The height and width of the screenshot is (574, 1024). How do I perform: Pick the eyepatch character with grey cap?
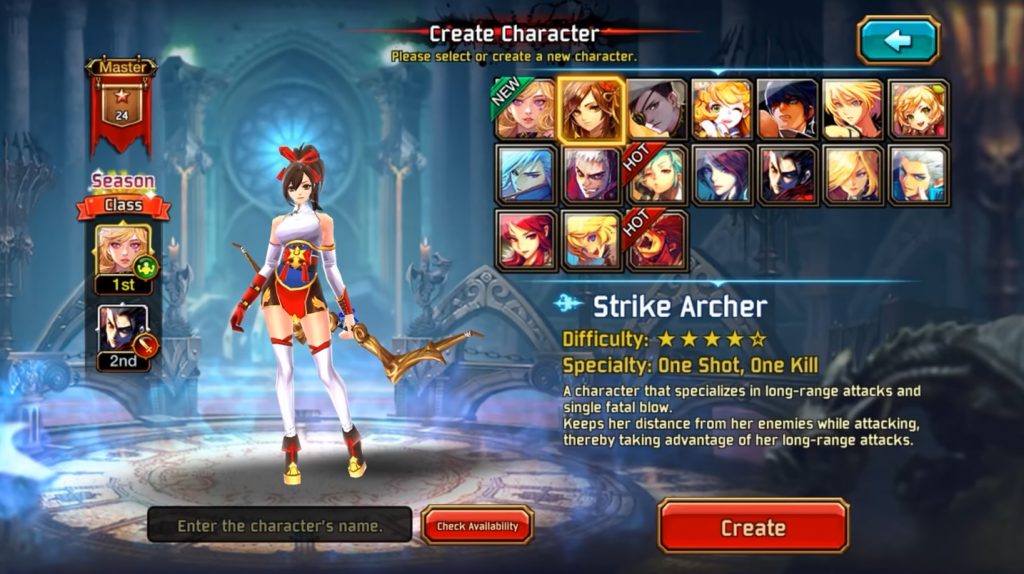[x=657, y=109]
